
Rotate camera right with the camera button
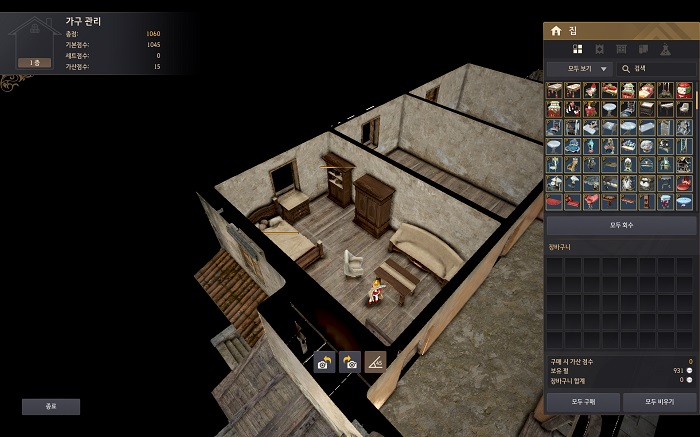point(349,362)
